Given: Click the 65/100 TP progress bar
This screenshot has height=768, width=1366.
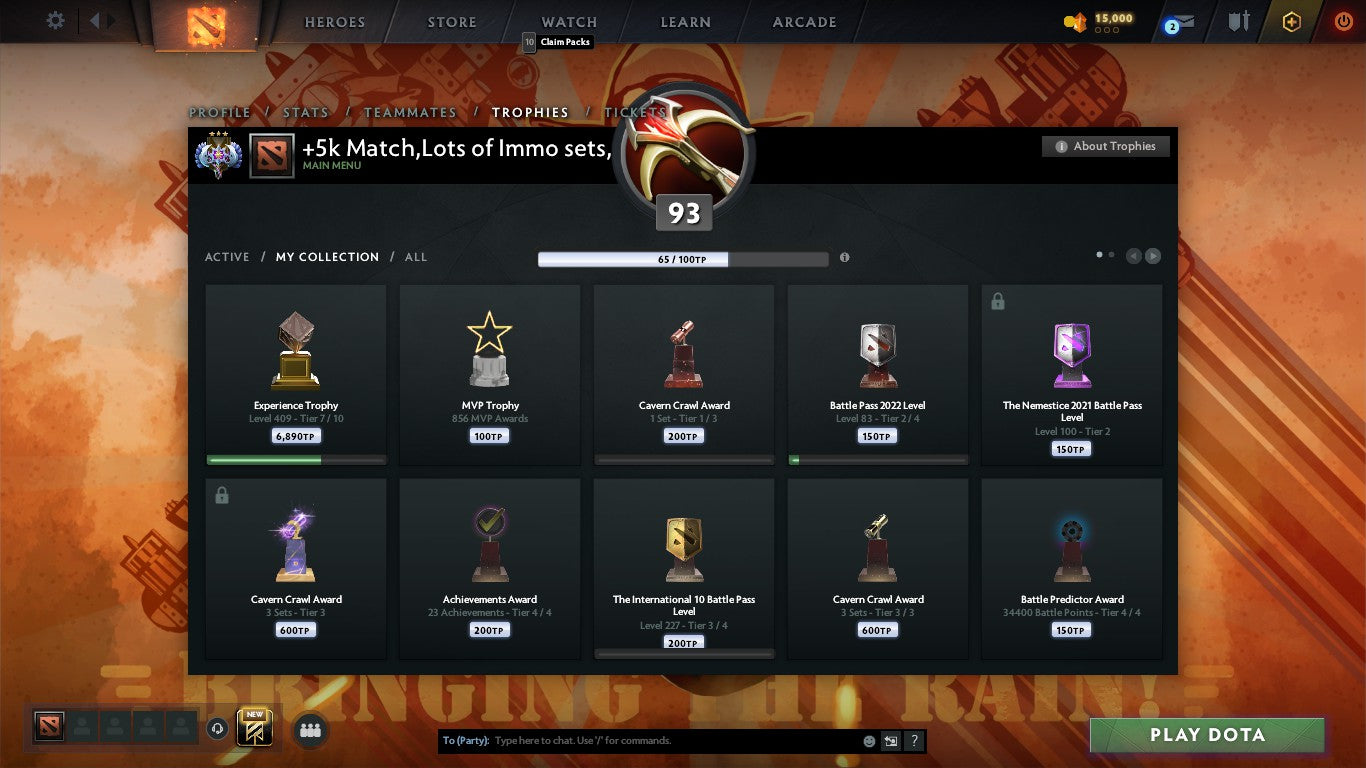Looking at the screenshot, I should [x=683, y=258].
